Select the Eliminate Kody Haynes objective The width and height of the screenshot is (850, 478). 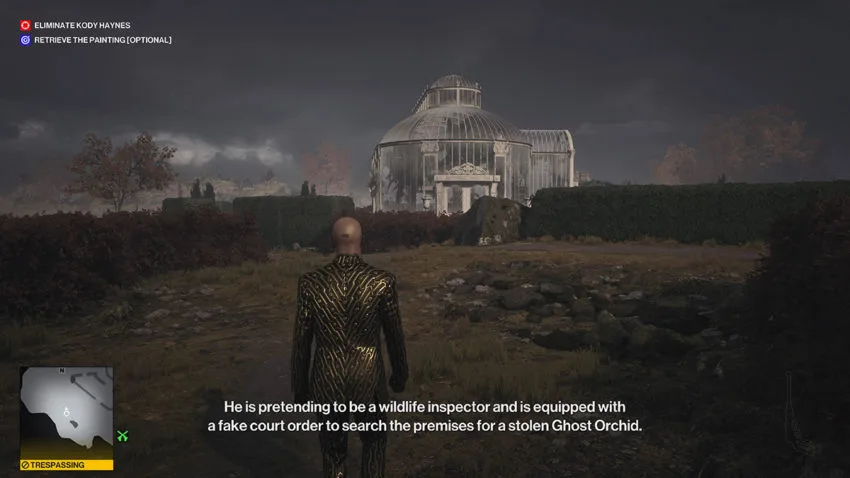click(82, 25)
